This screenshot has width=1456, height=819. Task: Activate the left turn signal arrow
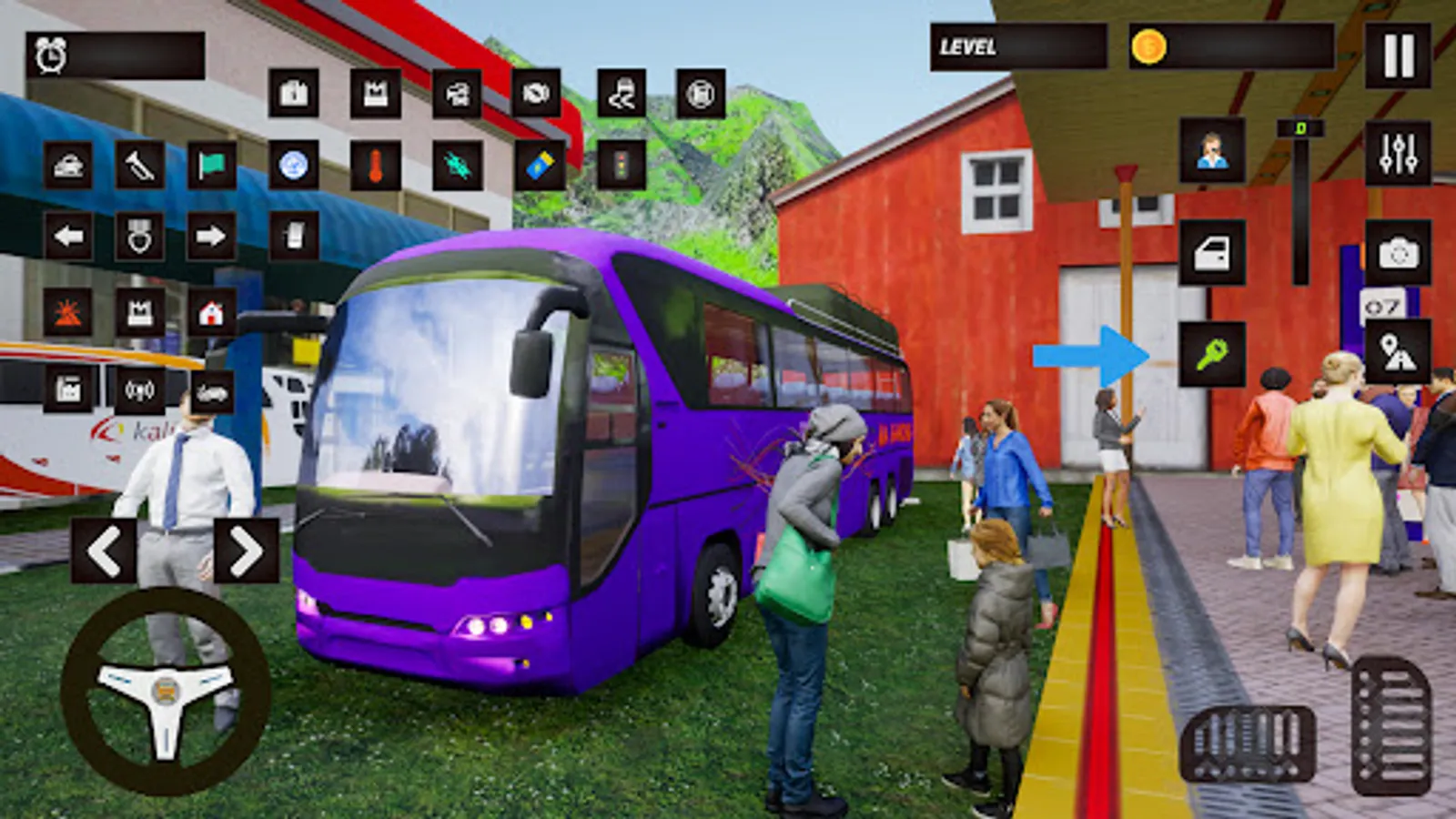click(x=68, y=237)
